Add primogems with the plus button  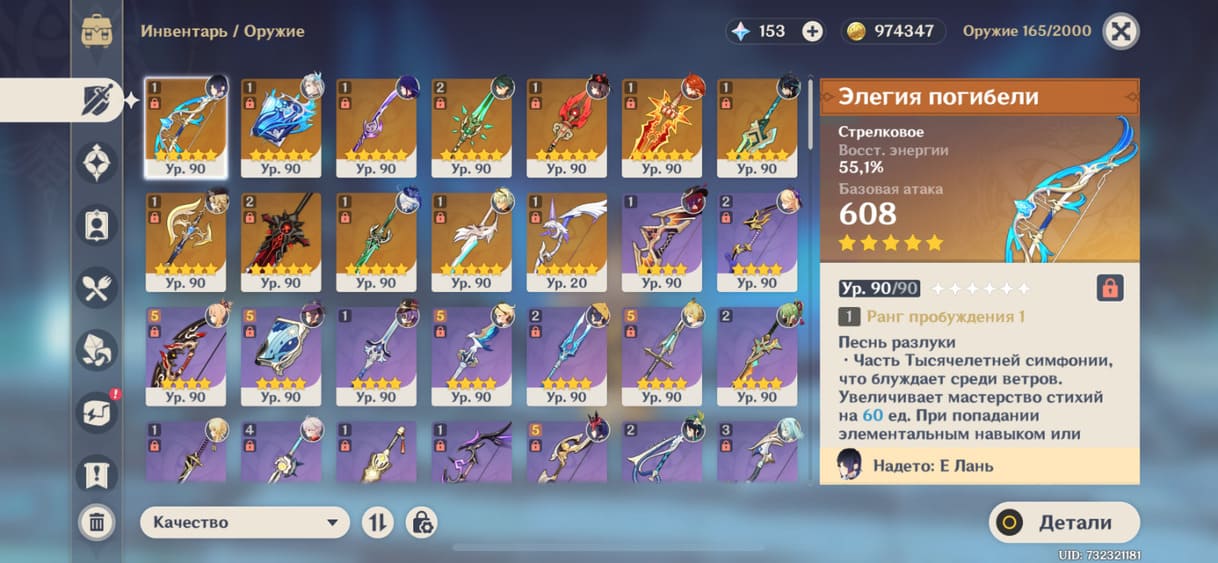(813, 31)
